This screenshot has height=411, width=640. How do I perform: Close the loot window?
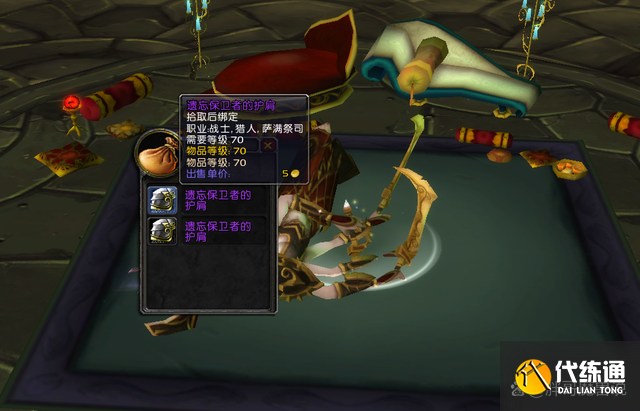tap(268, 146)
